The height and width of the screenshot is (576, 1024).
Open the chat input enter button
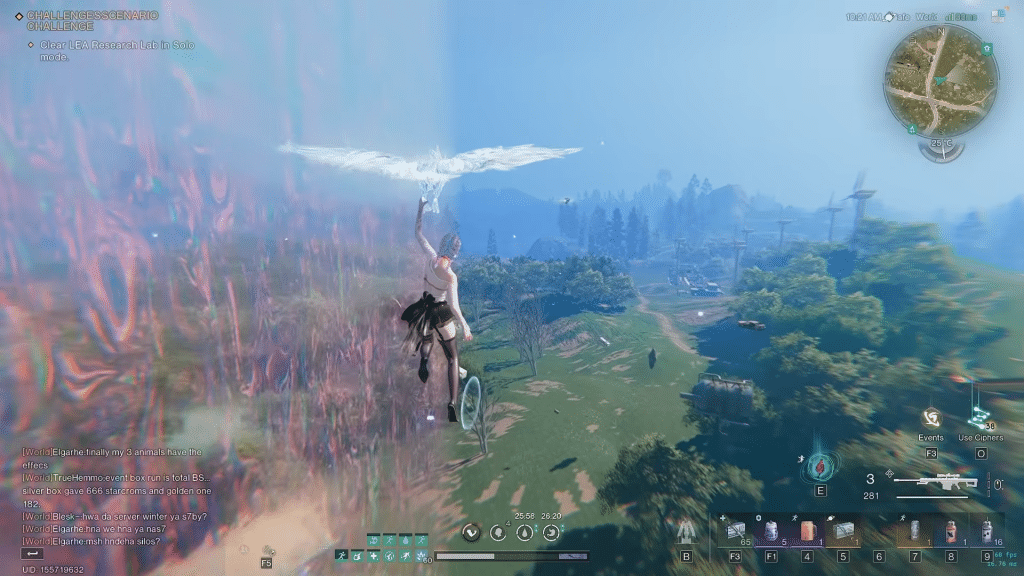pos(33,553)
